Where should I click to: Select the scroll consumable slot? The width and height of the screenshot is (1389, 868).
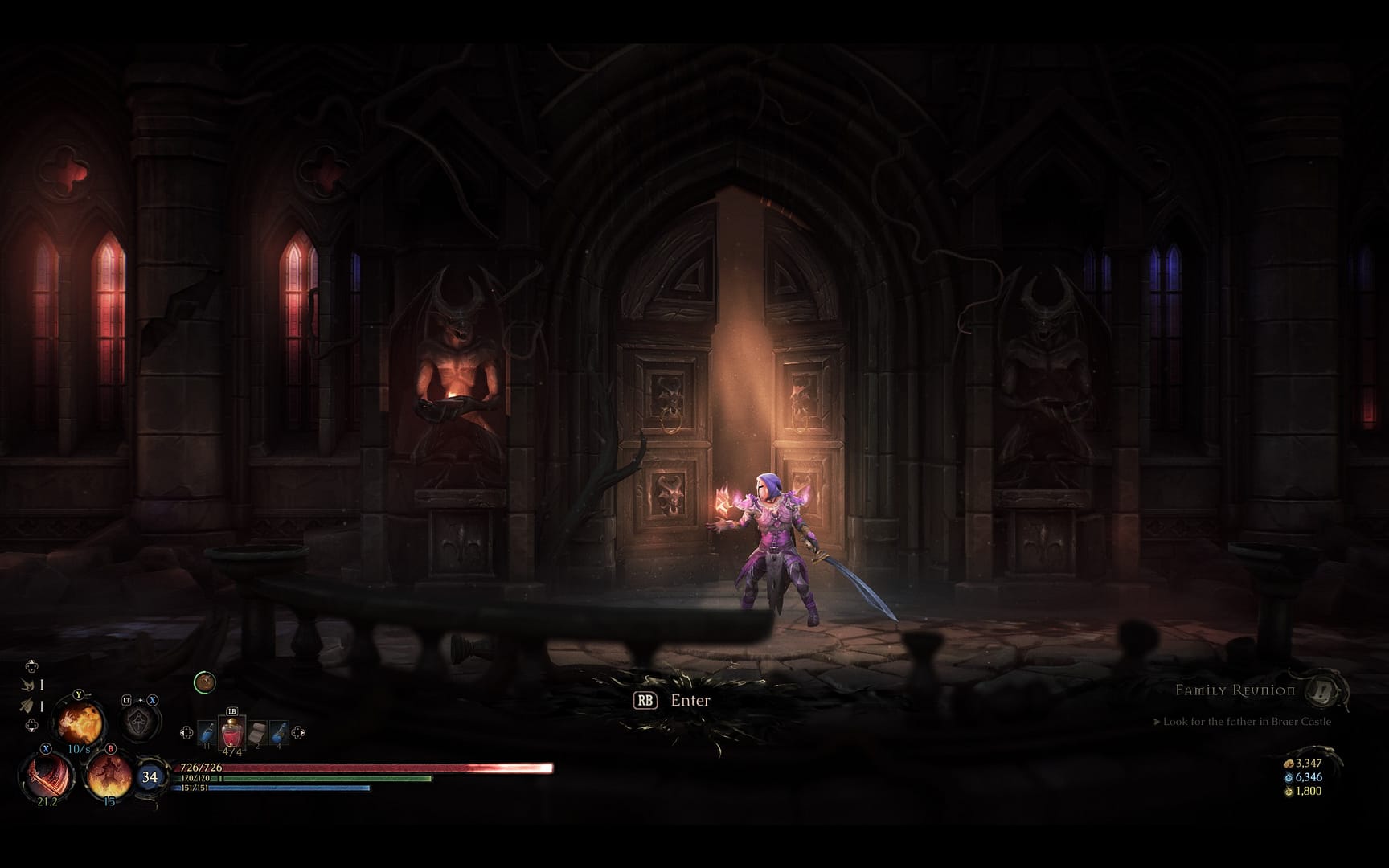coord(256,731)
